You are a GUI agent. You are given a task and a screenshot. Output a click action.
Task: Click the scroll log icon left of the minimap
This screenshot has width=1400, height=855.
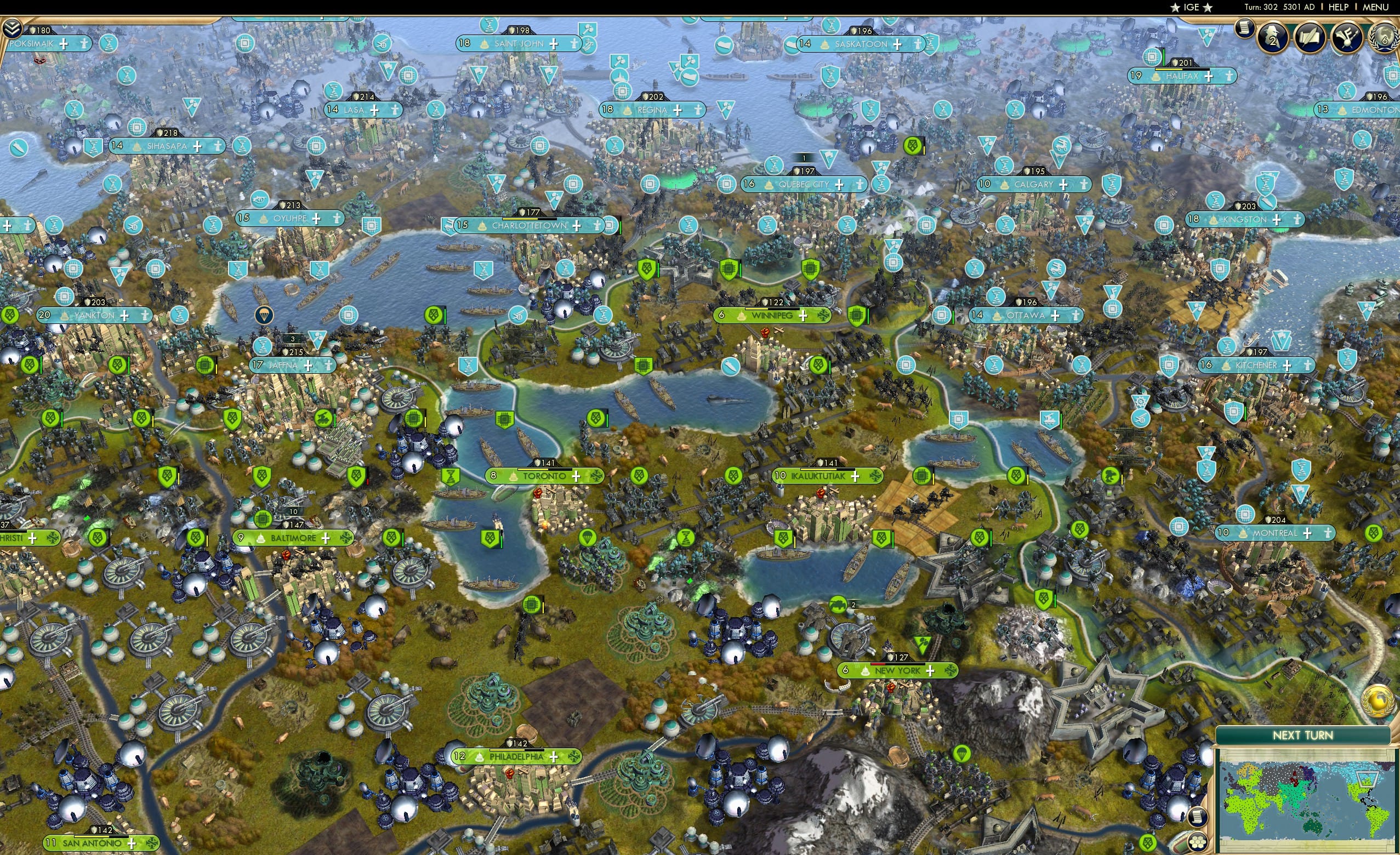[1197, 817]
